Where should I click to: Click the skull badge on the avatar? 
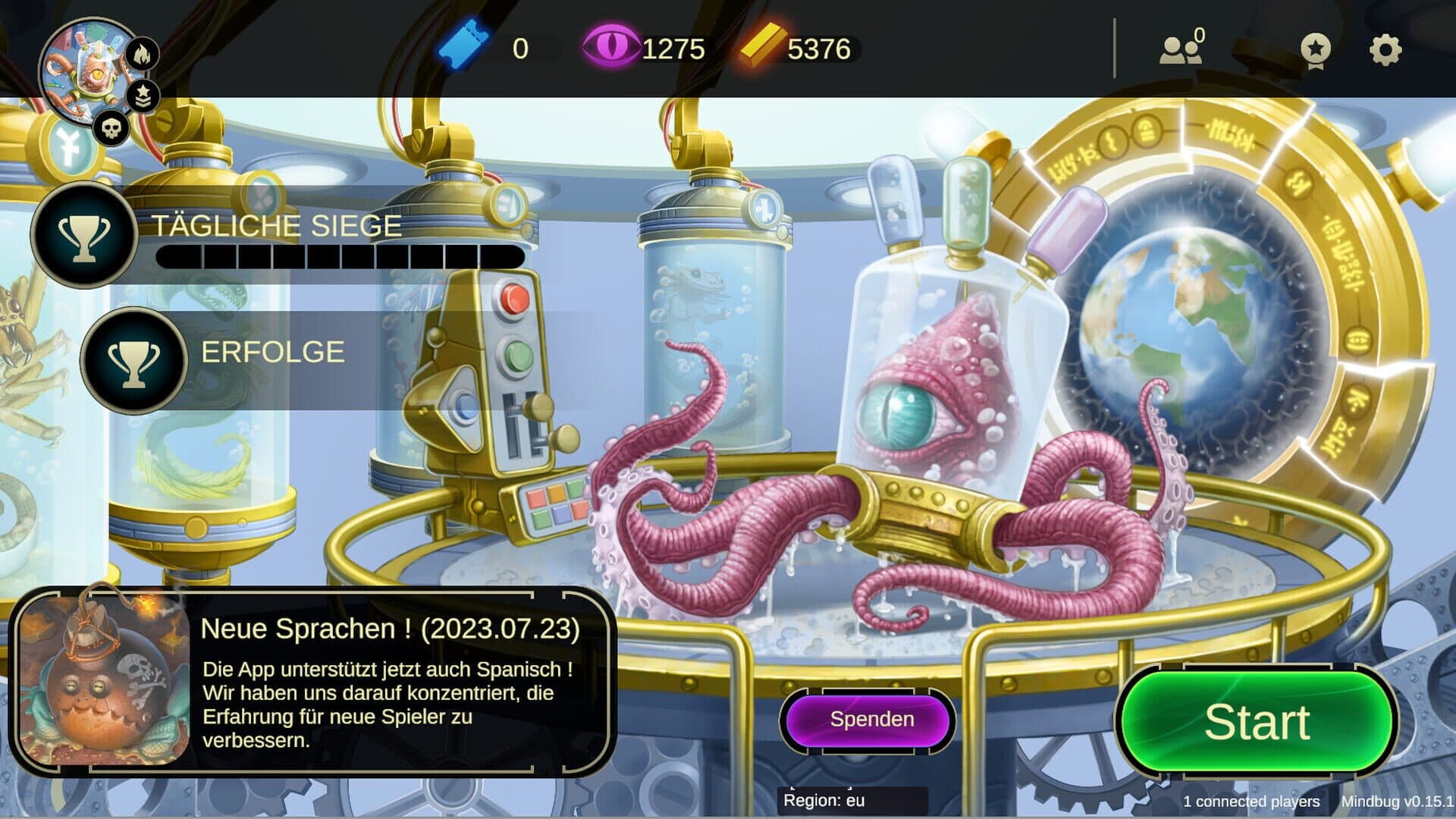click(x=111, y=128)
